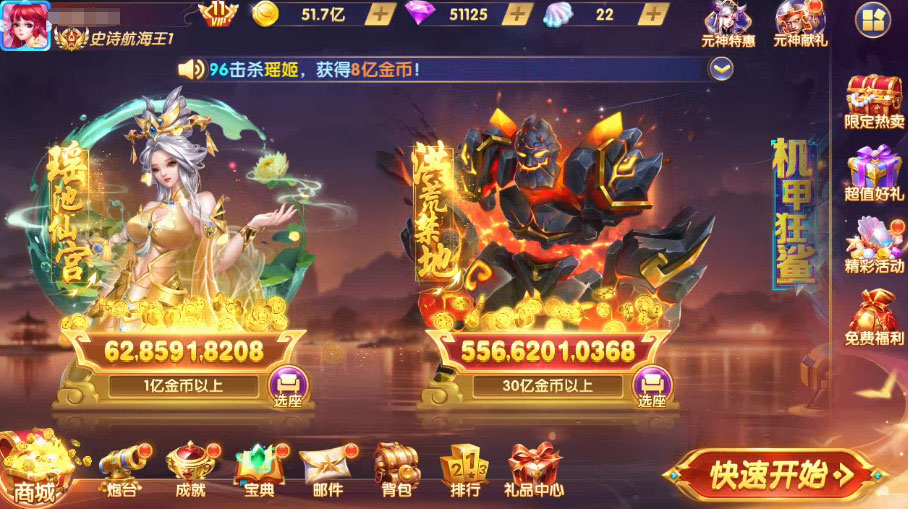The width and height of the screenshot is (908, 509).
Task: Open 超值好礼 value gifts
Action: coord(873,174)
